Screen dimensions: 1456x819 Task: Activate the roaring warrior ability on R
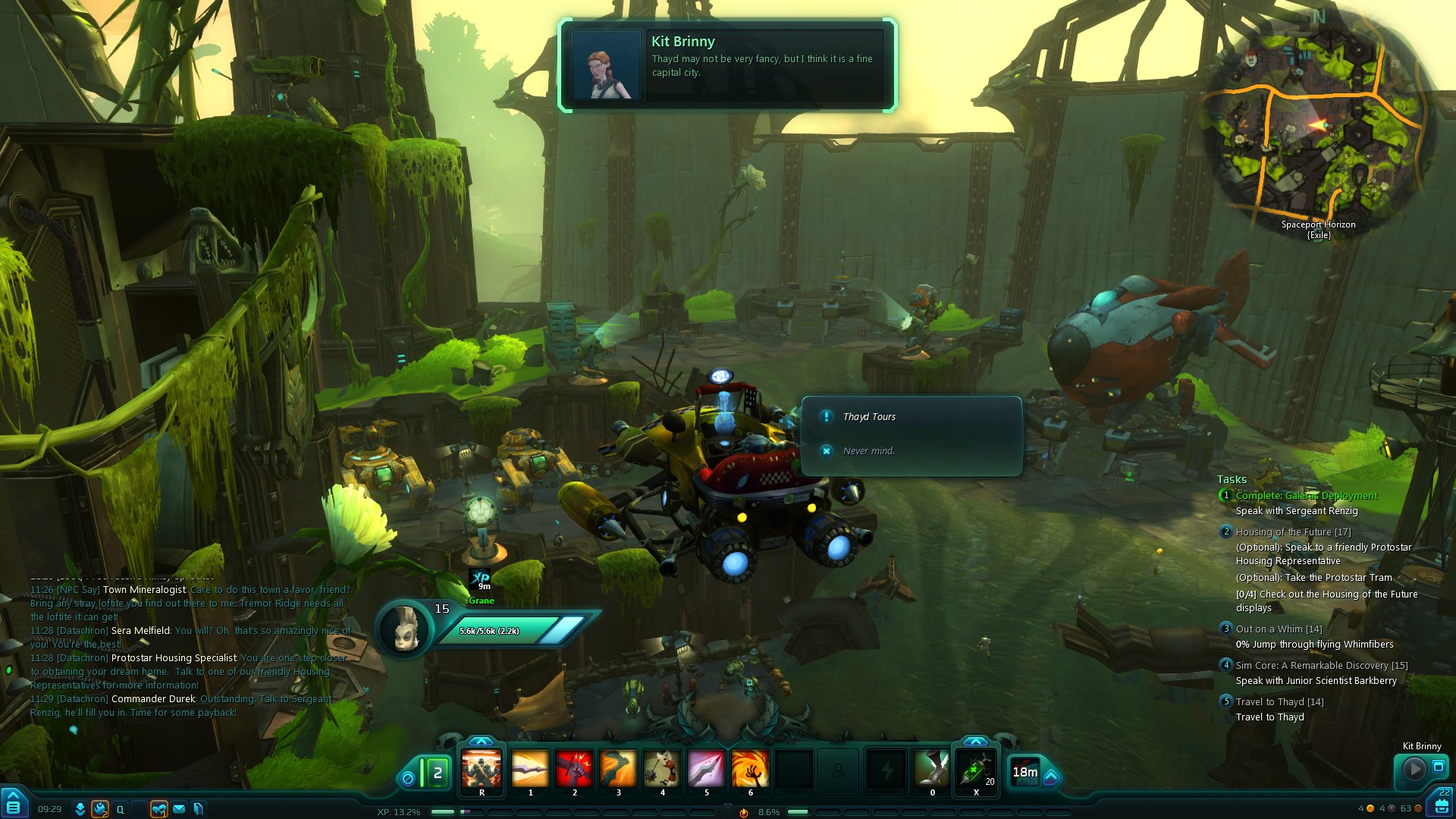click(482, 769)
